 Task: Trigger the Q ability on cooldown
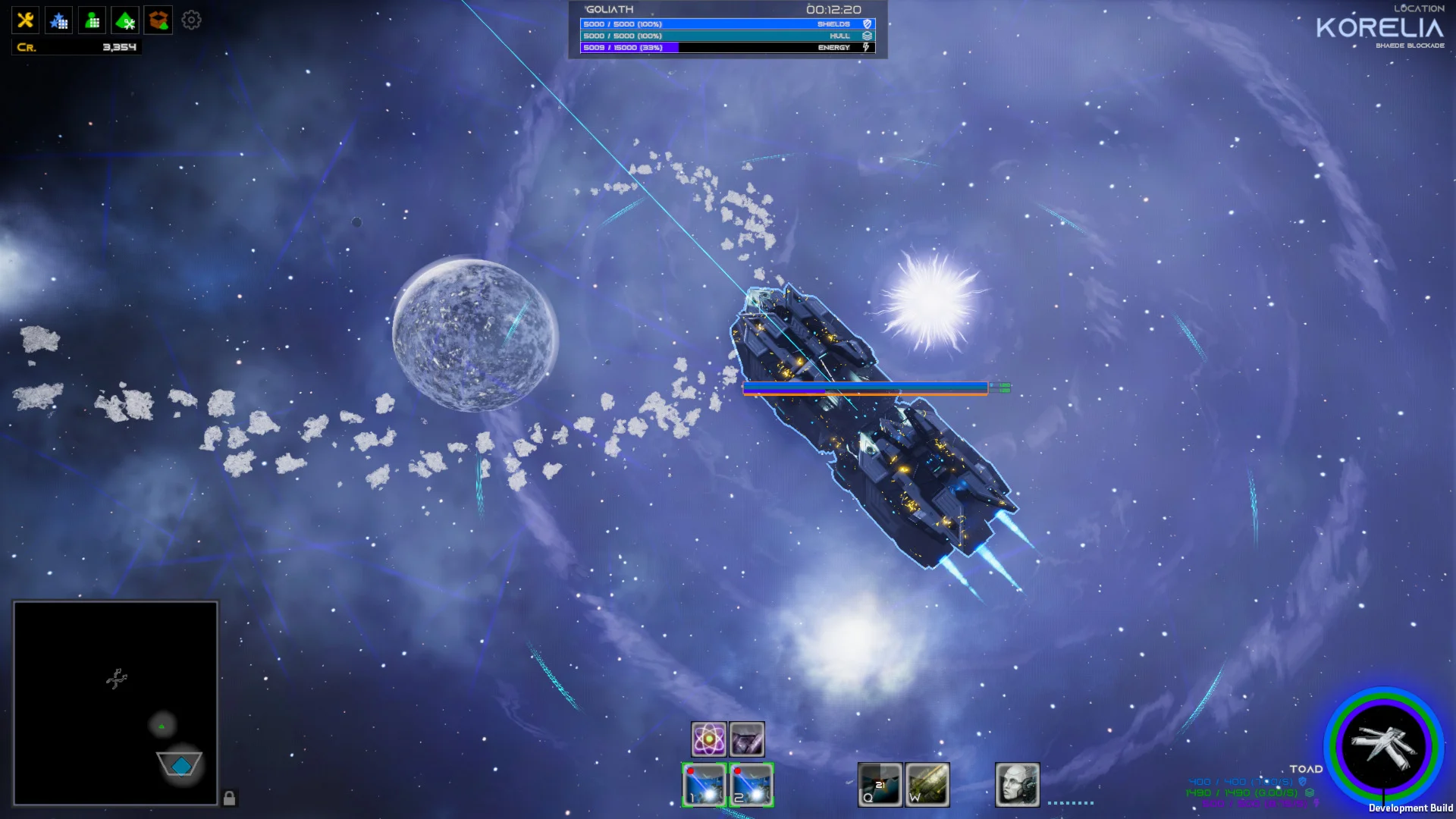(880, 784)
